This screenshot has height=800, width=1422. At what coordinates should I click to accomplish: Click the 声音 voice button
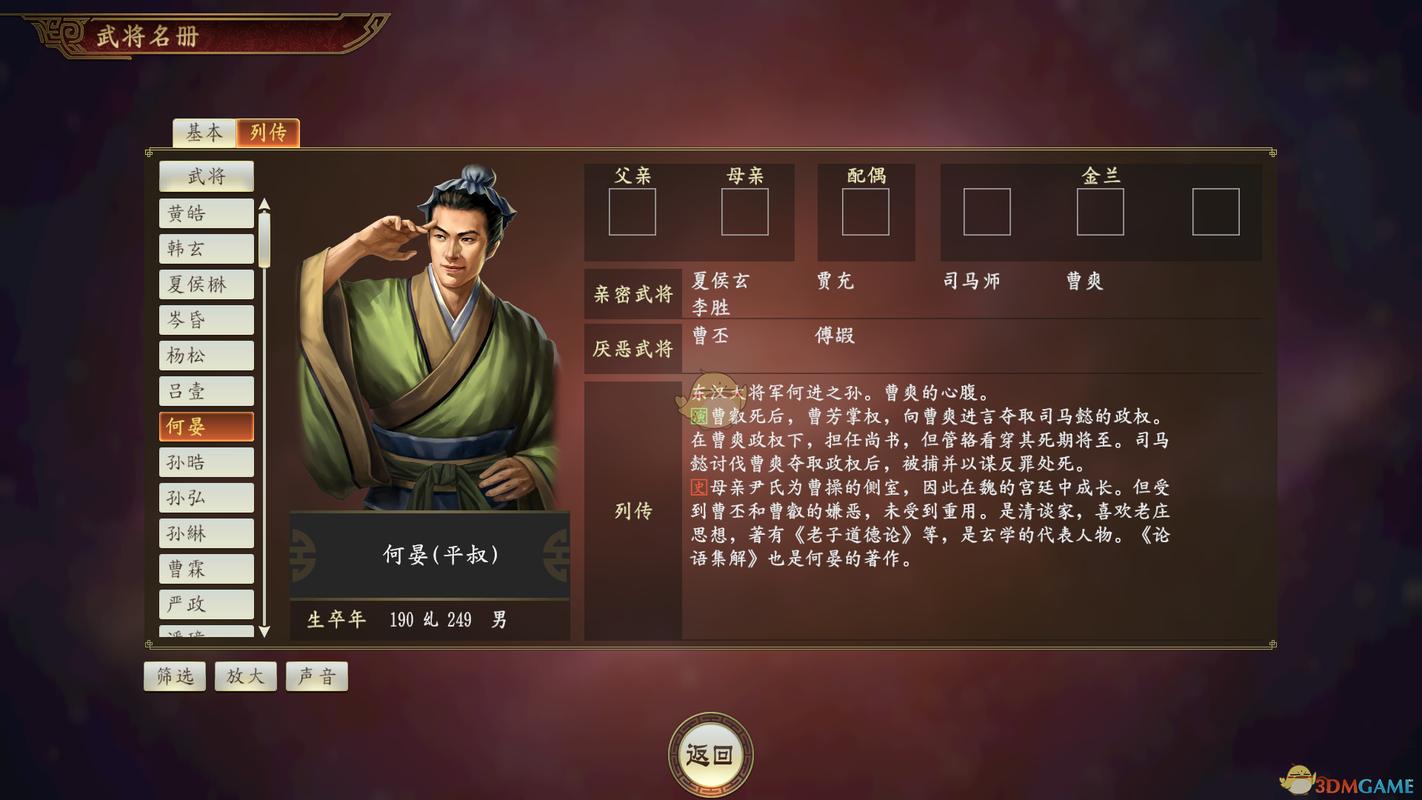316,676
